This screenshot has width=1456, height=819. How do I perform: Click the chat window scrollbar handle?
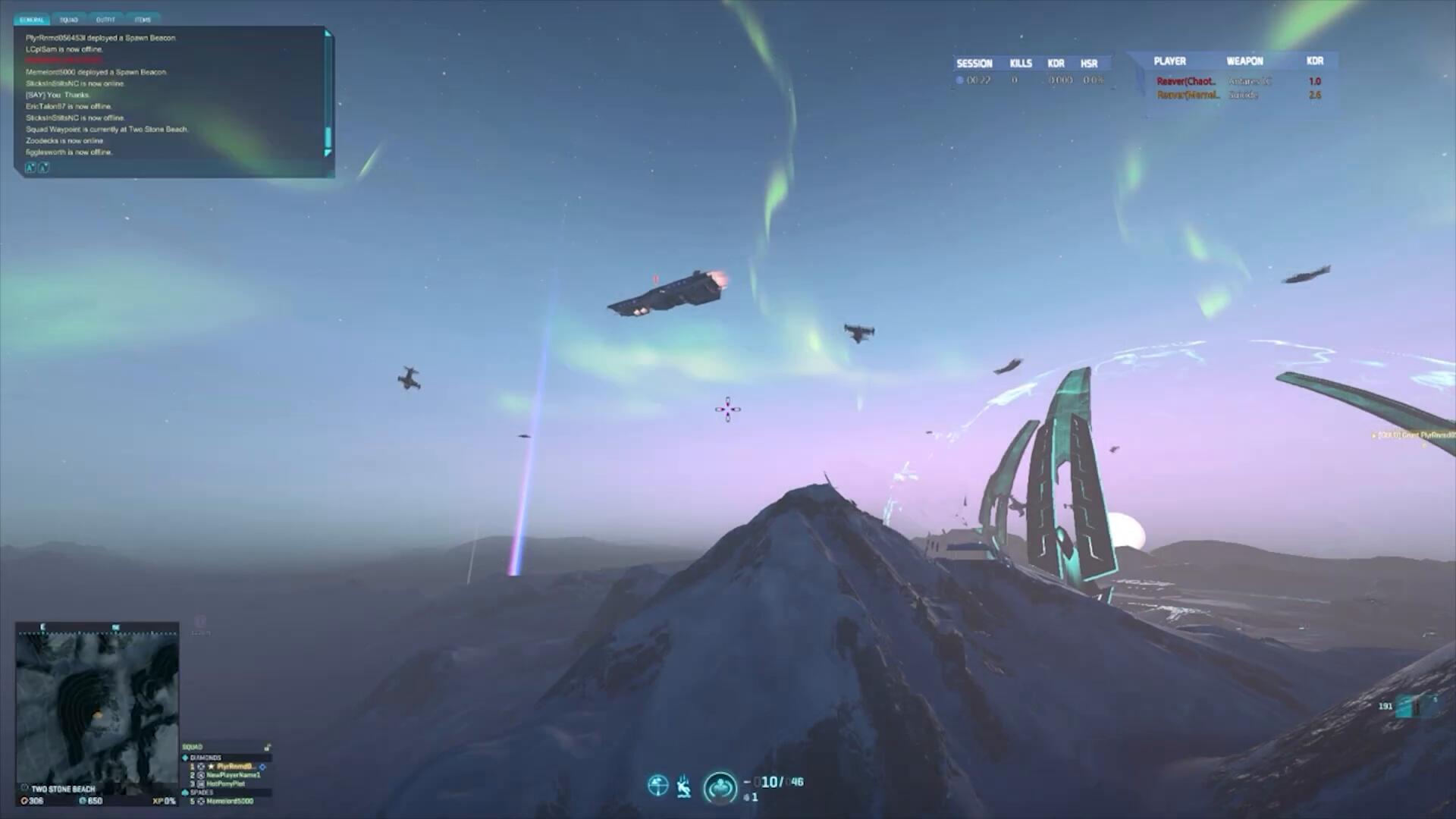point(328,137)
